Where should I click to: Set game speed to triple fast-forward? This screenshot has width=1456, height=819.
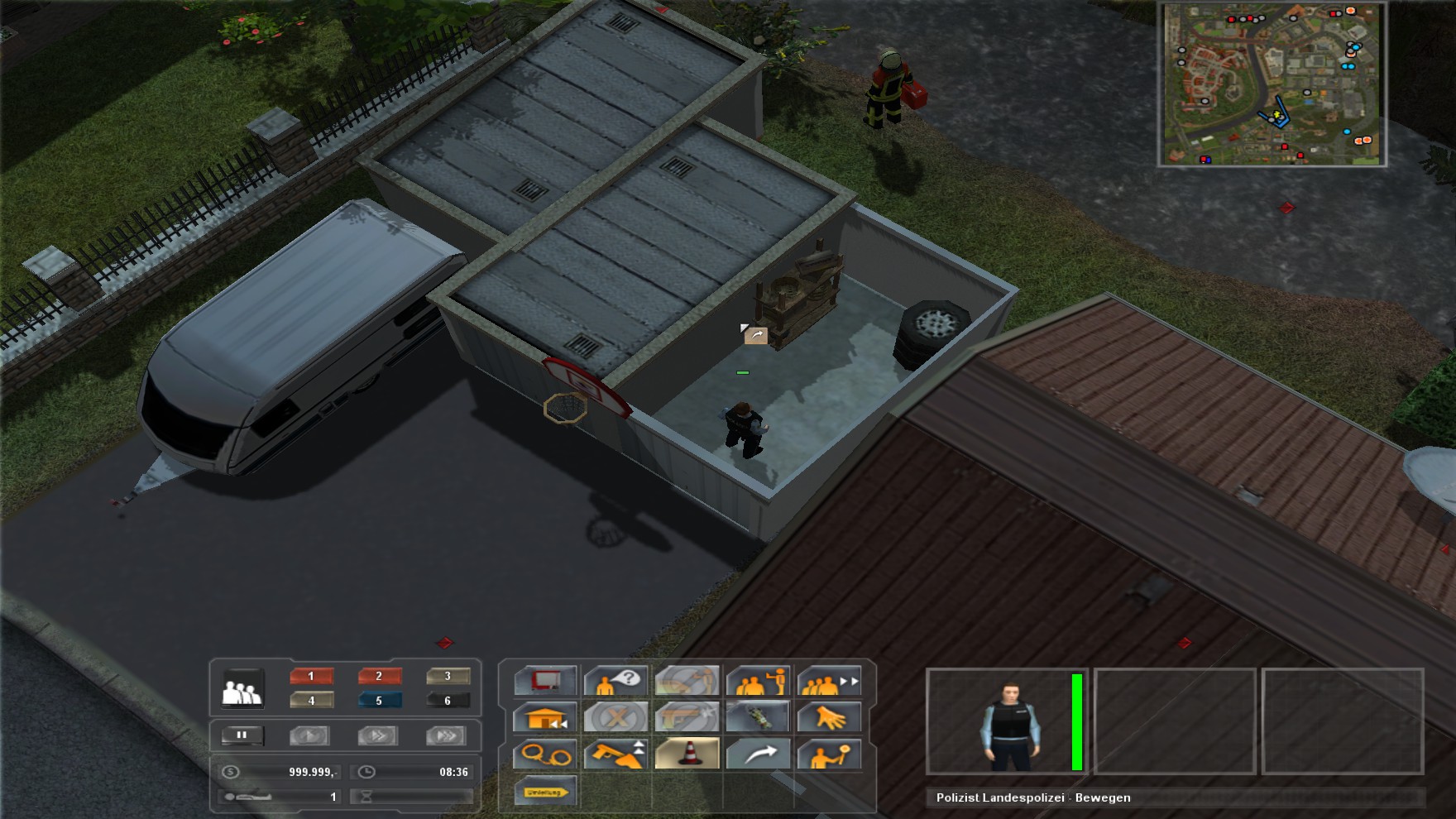[447, 735]
